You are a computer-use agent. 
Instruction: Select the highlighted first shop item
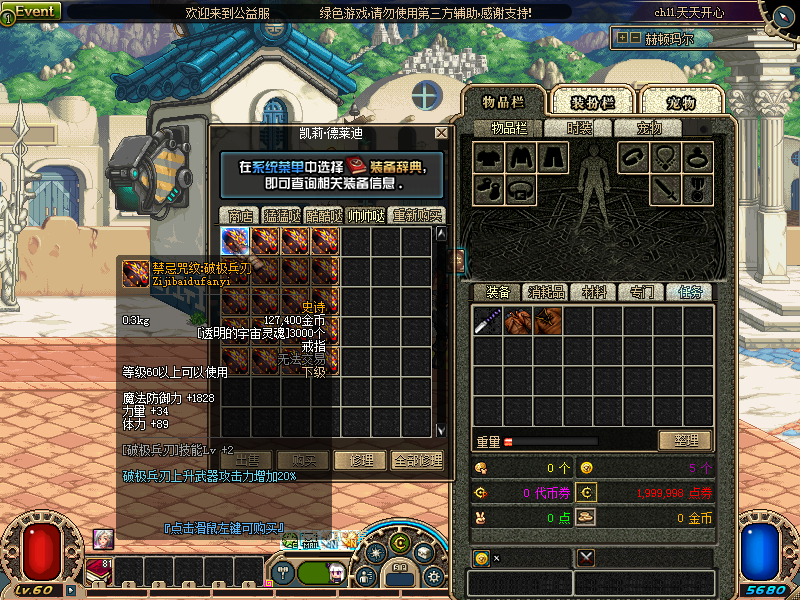[x=235, y=241]
